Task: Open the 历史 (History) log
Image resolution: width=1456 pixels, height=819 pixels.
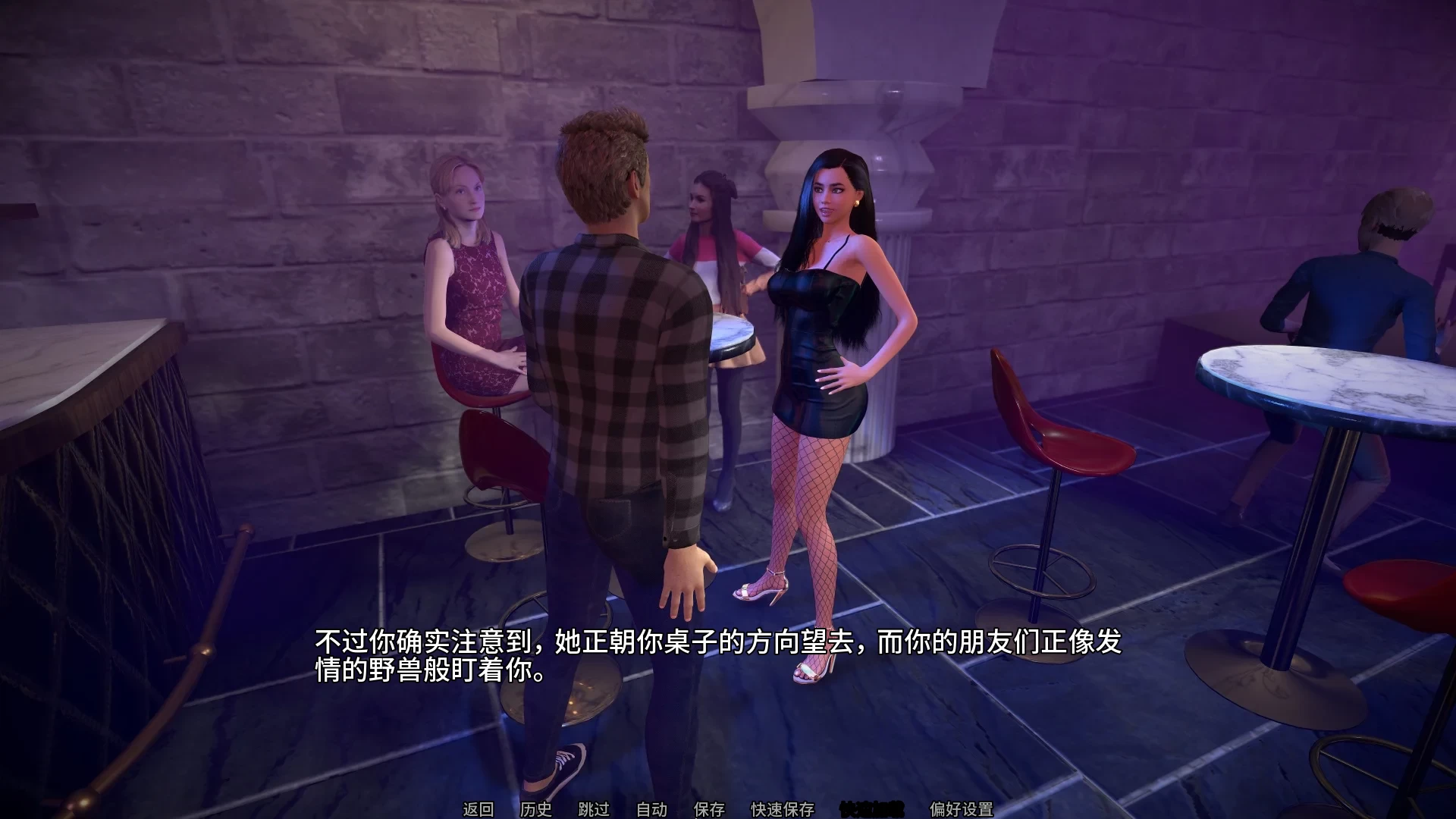Action: pyautogui.click(x=536, y=809)
